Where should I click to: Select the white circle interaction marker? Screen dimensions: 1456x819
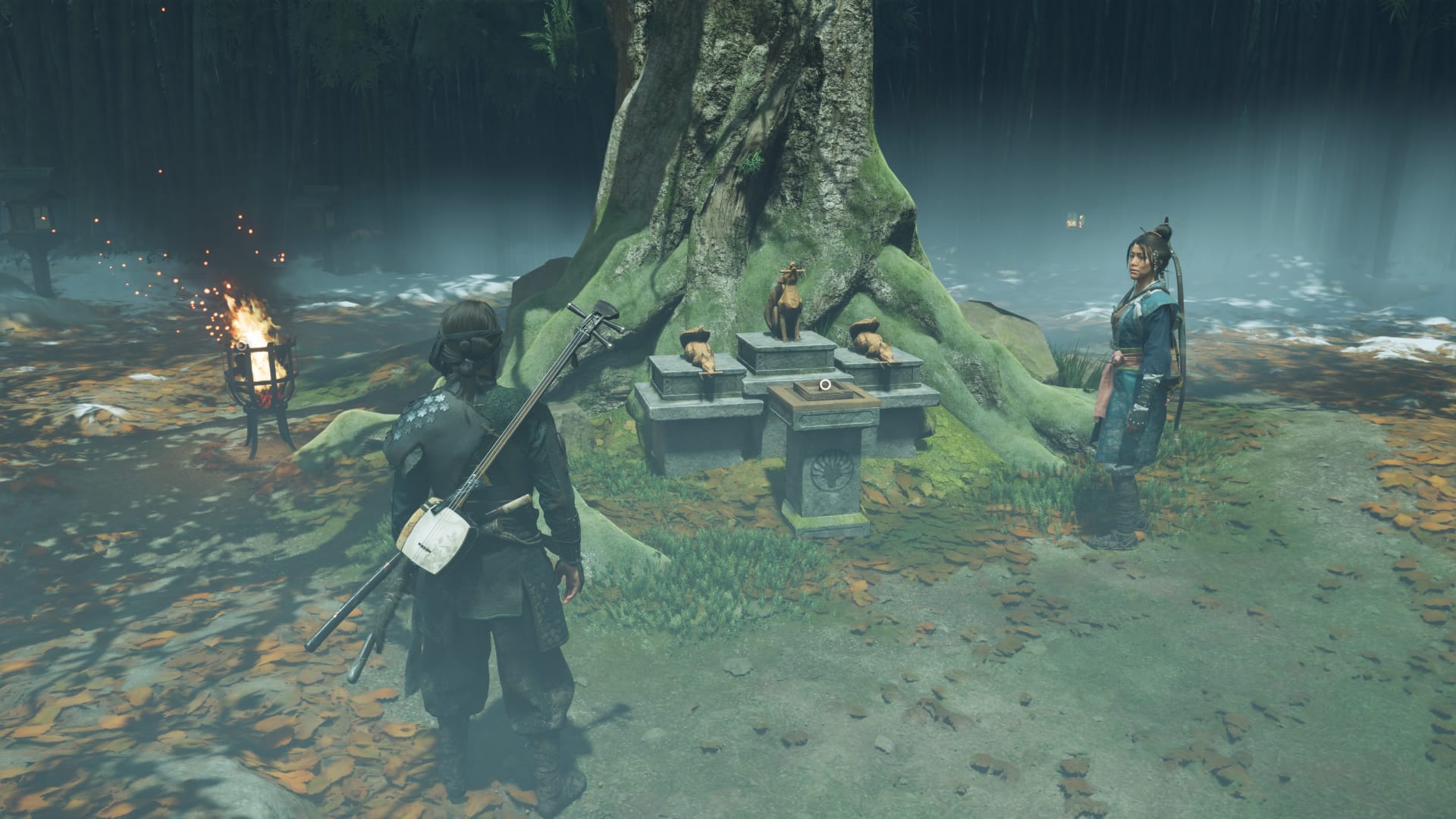tap(826, 384)
